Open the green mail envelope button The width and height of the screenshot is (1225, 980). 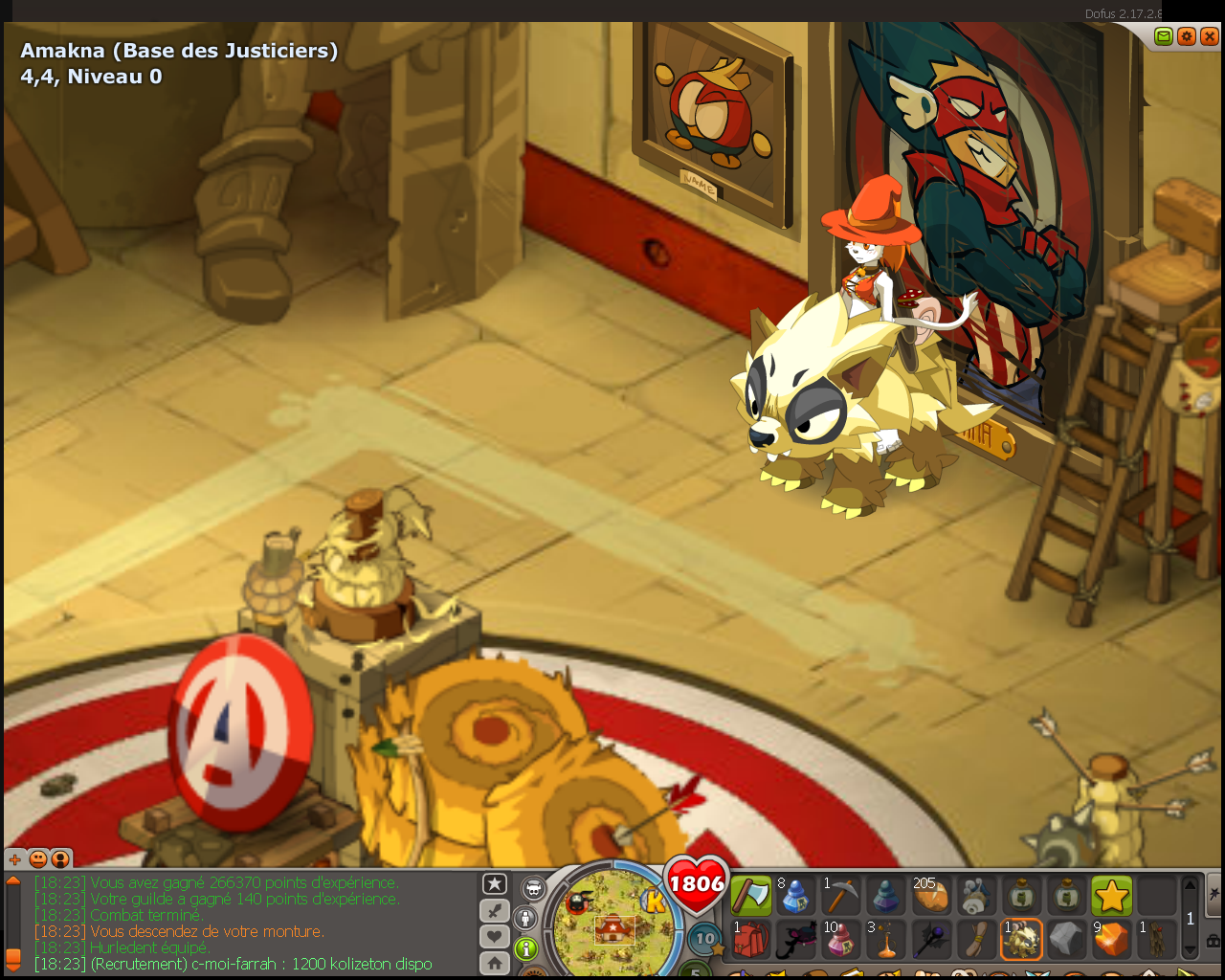pos(1164,36)
